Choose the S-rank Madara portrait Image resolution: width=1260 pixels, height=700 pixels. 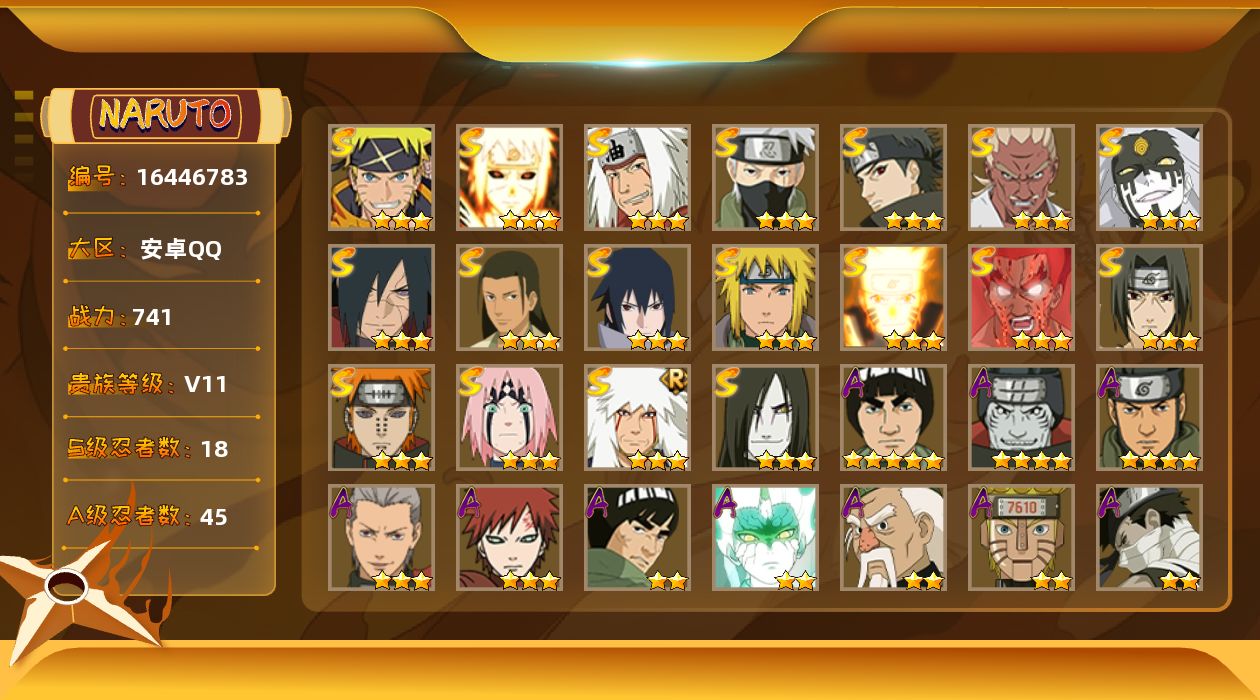(x=381, y=297)
